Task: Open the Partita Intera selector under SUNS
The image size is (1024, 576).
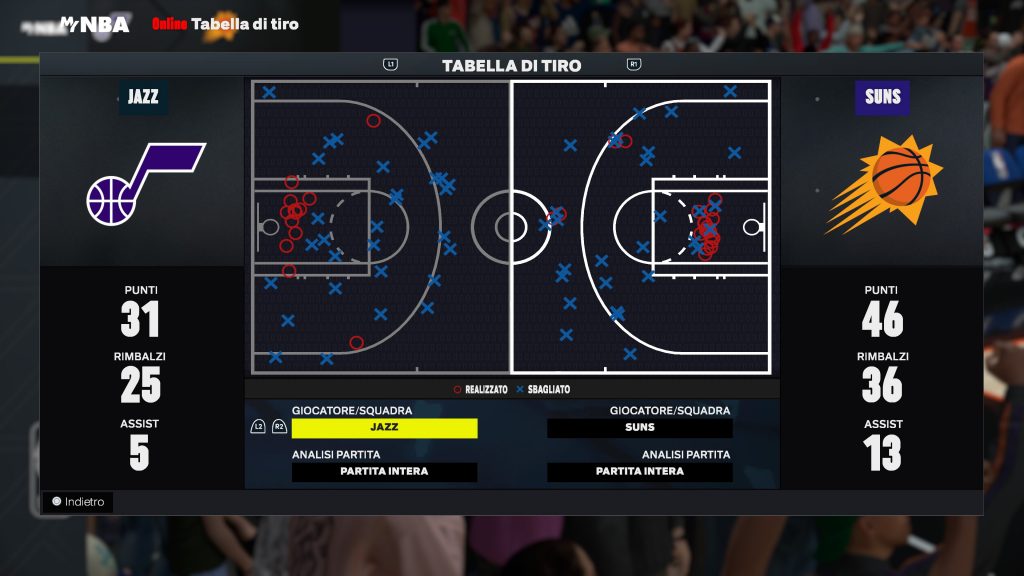Action: click(639, 472)
